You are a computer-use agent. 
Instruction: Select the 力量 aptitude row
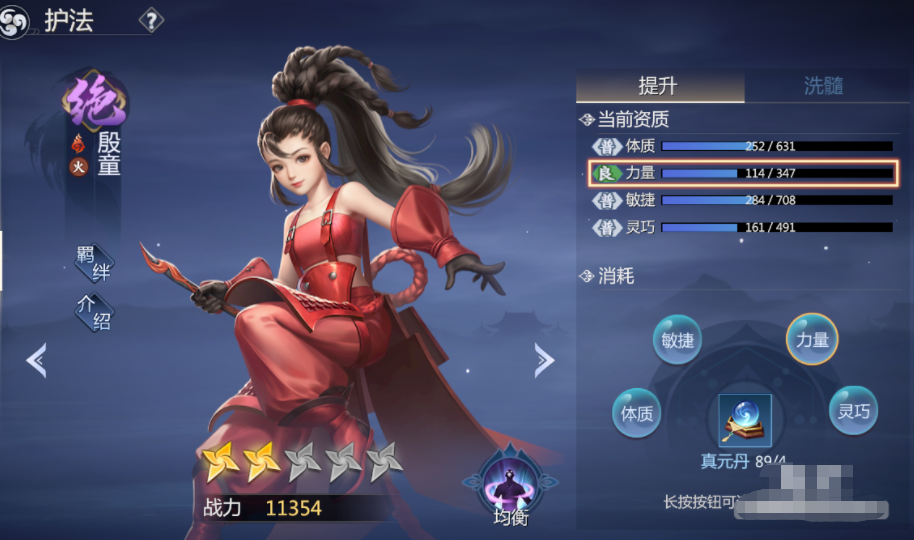(x=741, y=173)
